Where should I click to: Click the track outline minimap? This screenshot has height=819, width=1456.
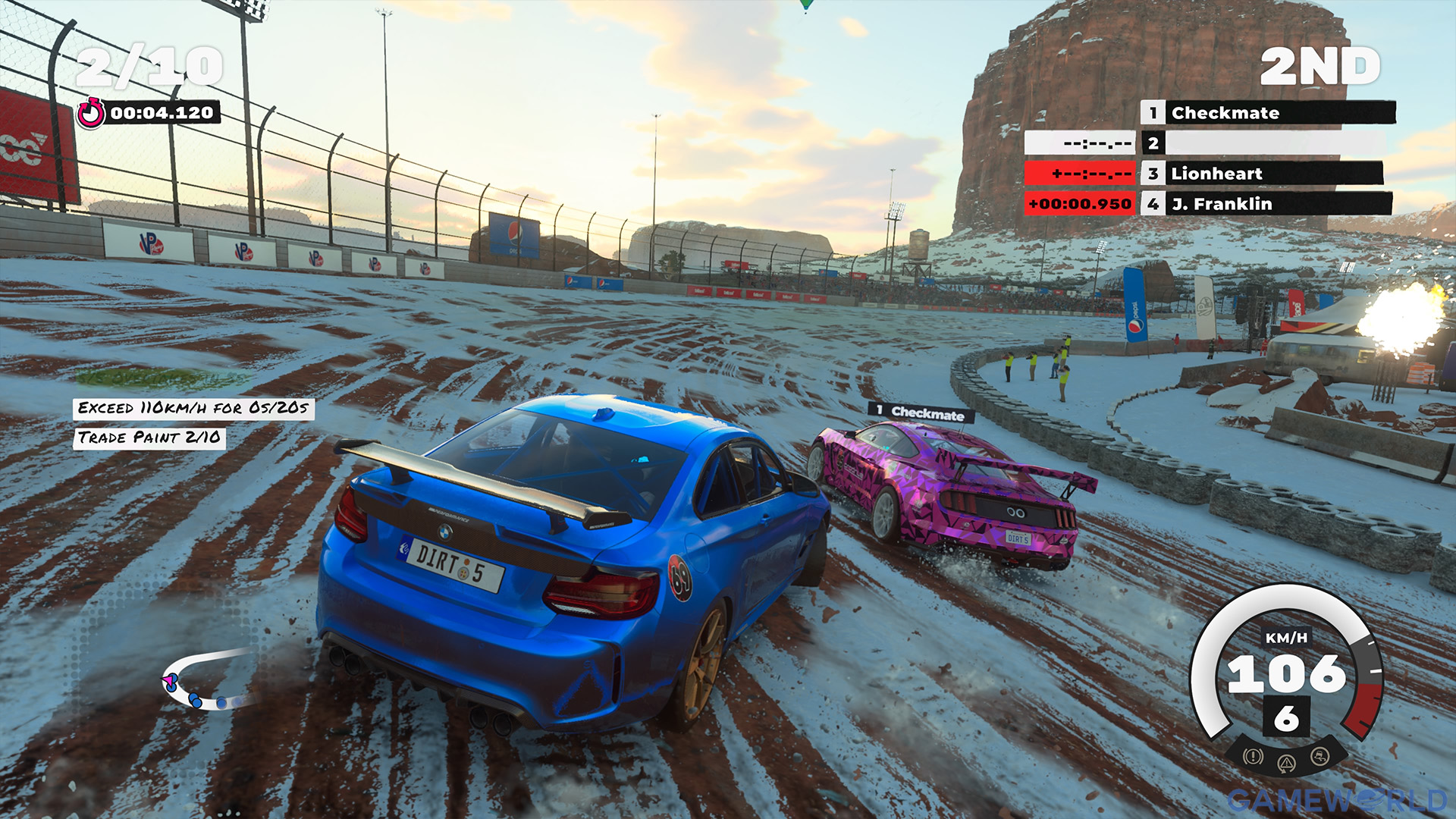point(206,679)
